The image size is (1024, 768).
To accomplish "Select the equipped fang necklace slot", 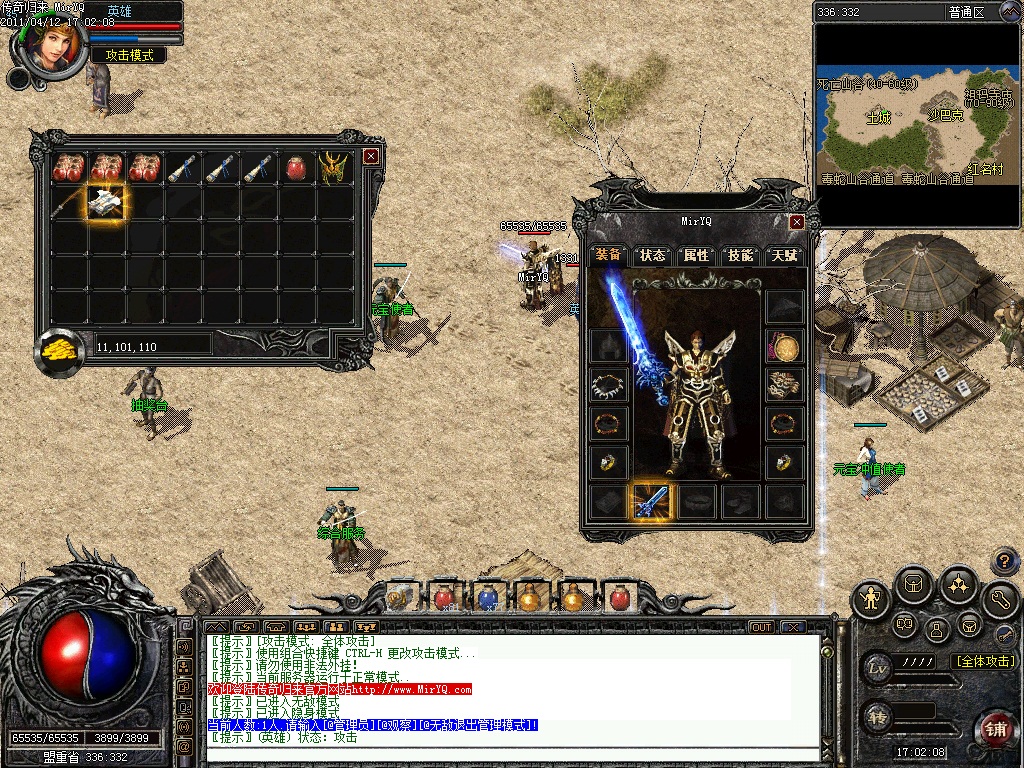I will point(608,385).
